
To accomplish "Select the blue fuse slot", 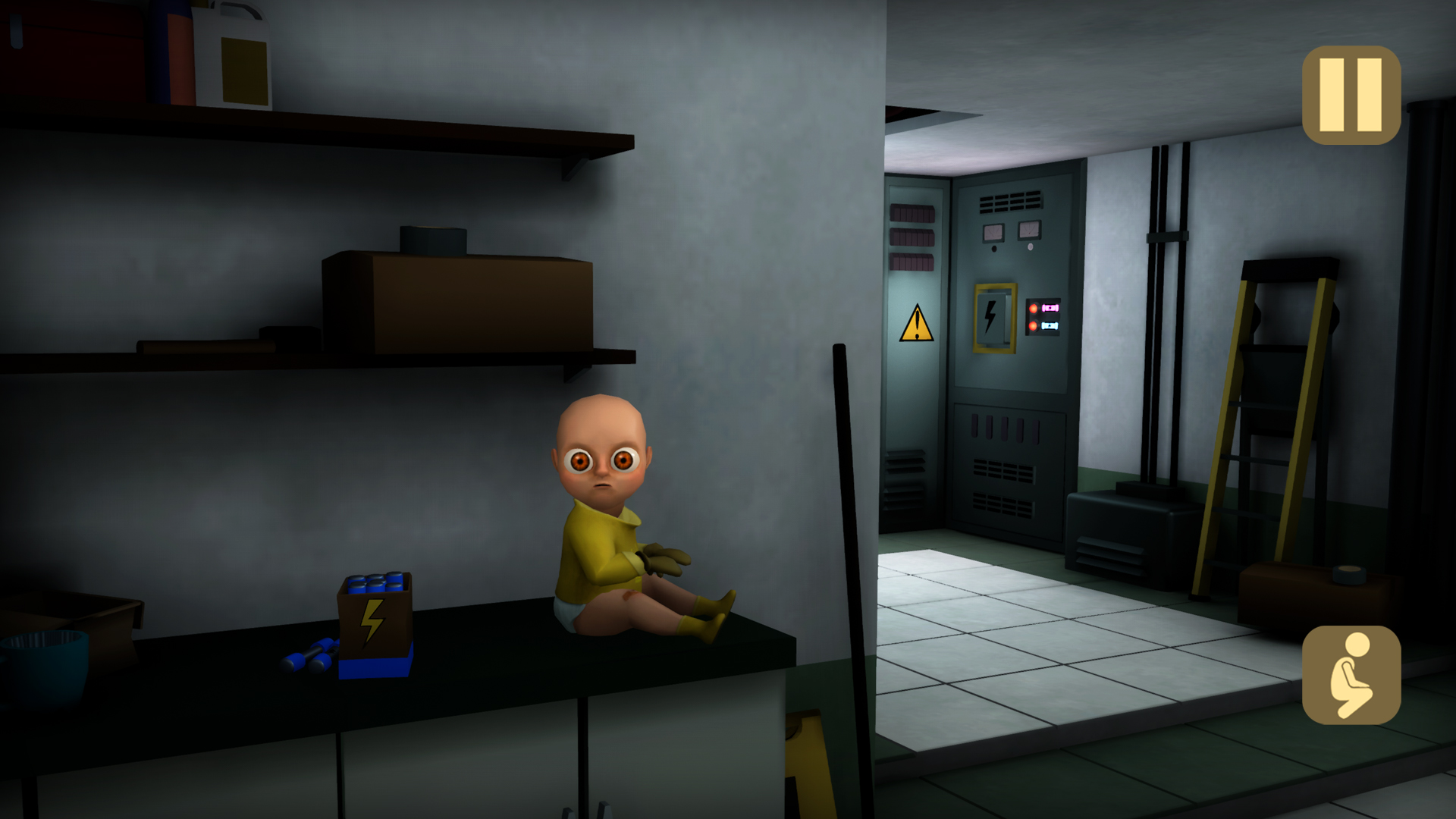I will coord(1050,326).
